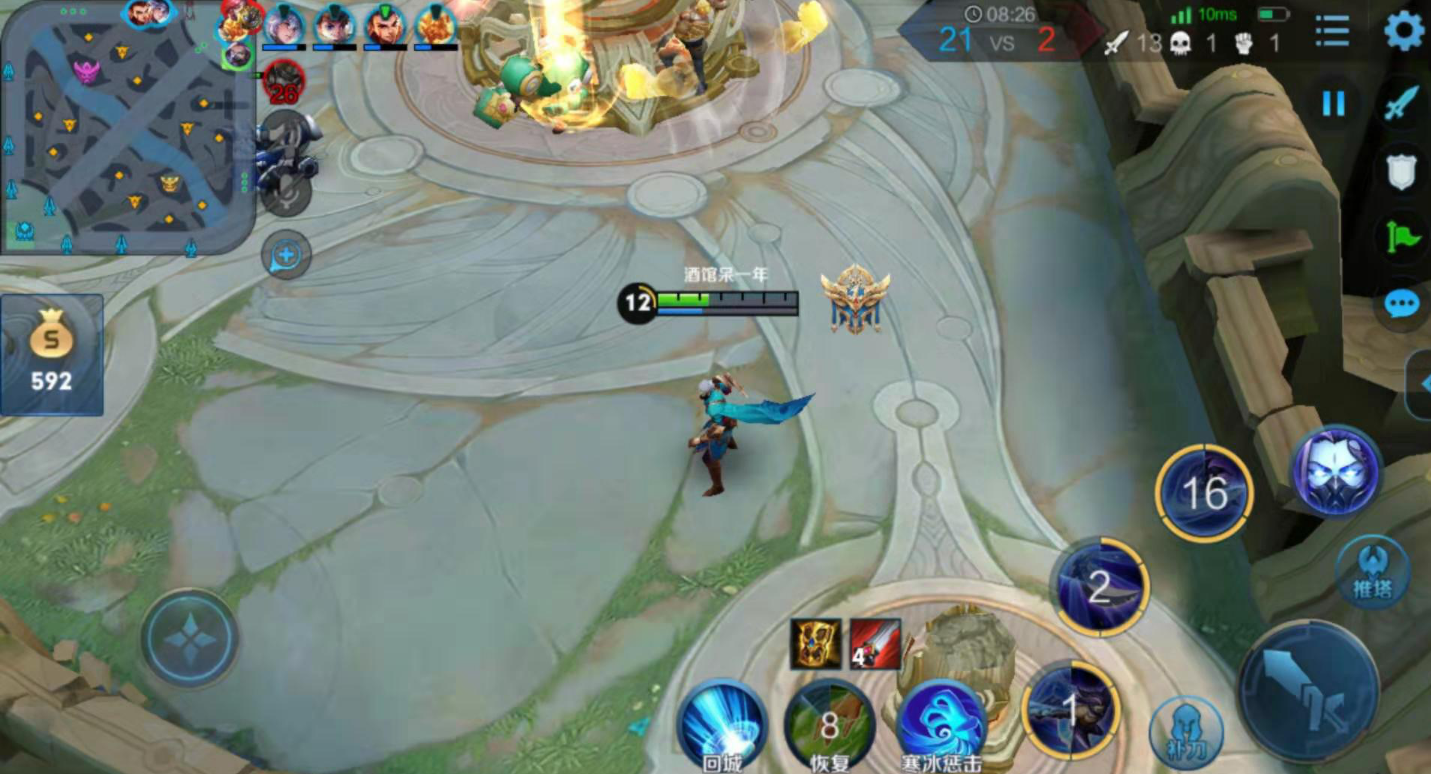The image size is (1431, 774).
Task: Open the settings gear menu
Action: (x=1404, y=31)
